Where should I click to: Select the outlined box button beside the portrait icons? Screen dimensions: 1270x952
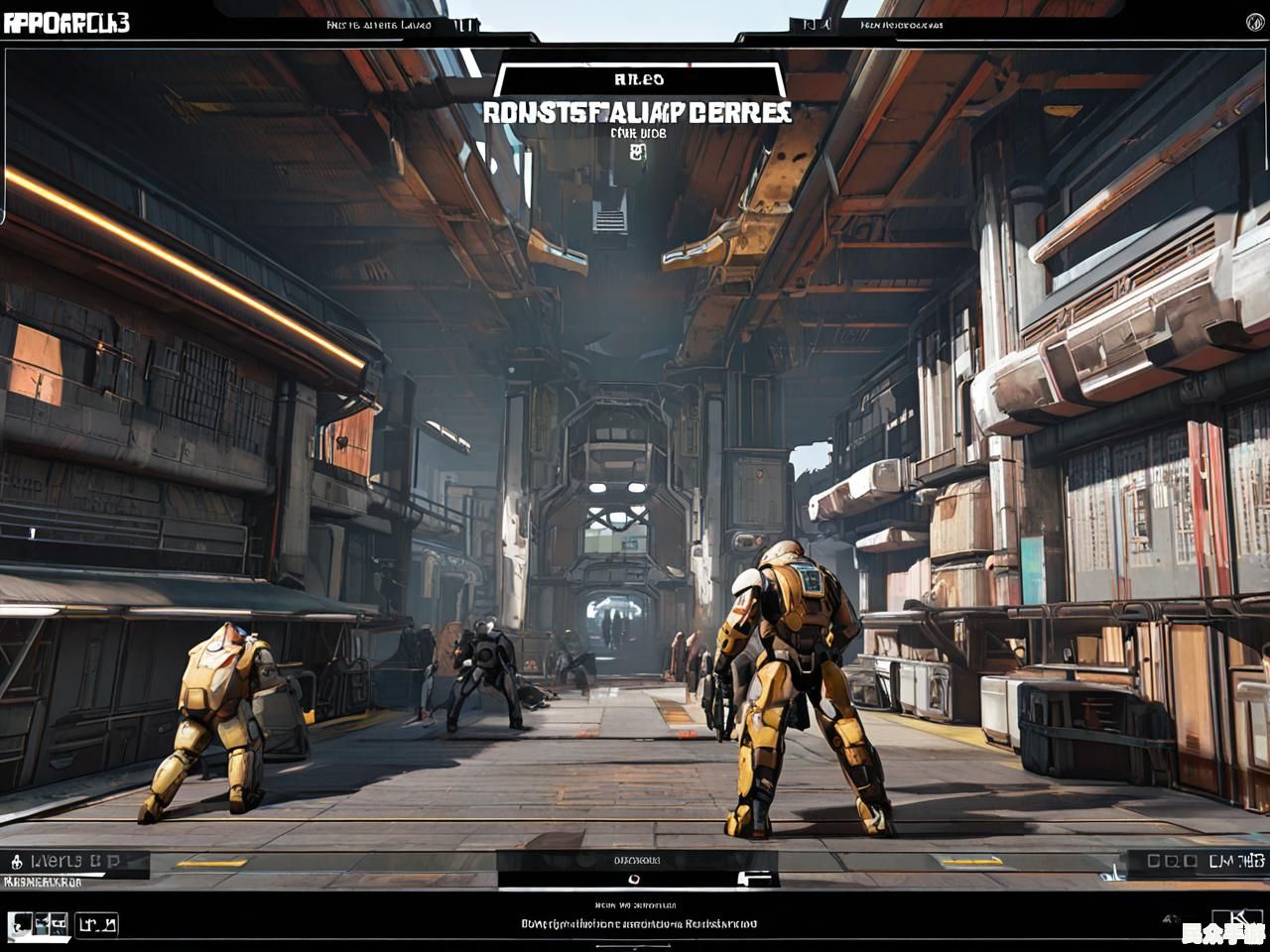(97, 925)
